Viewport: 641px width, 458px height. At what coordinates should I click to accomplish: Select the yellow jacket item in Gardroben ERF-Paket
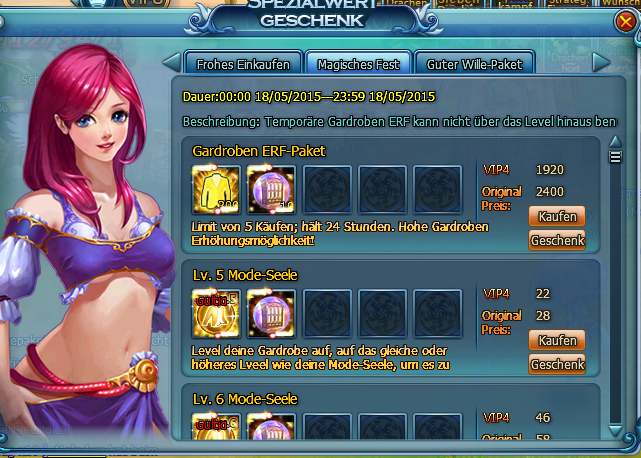click(x=215, y=189)
